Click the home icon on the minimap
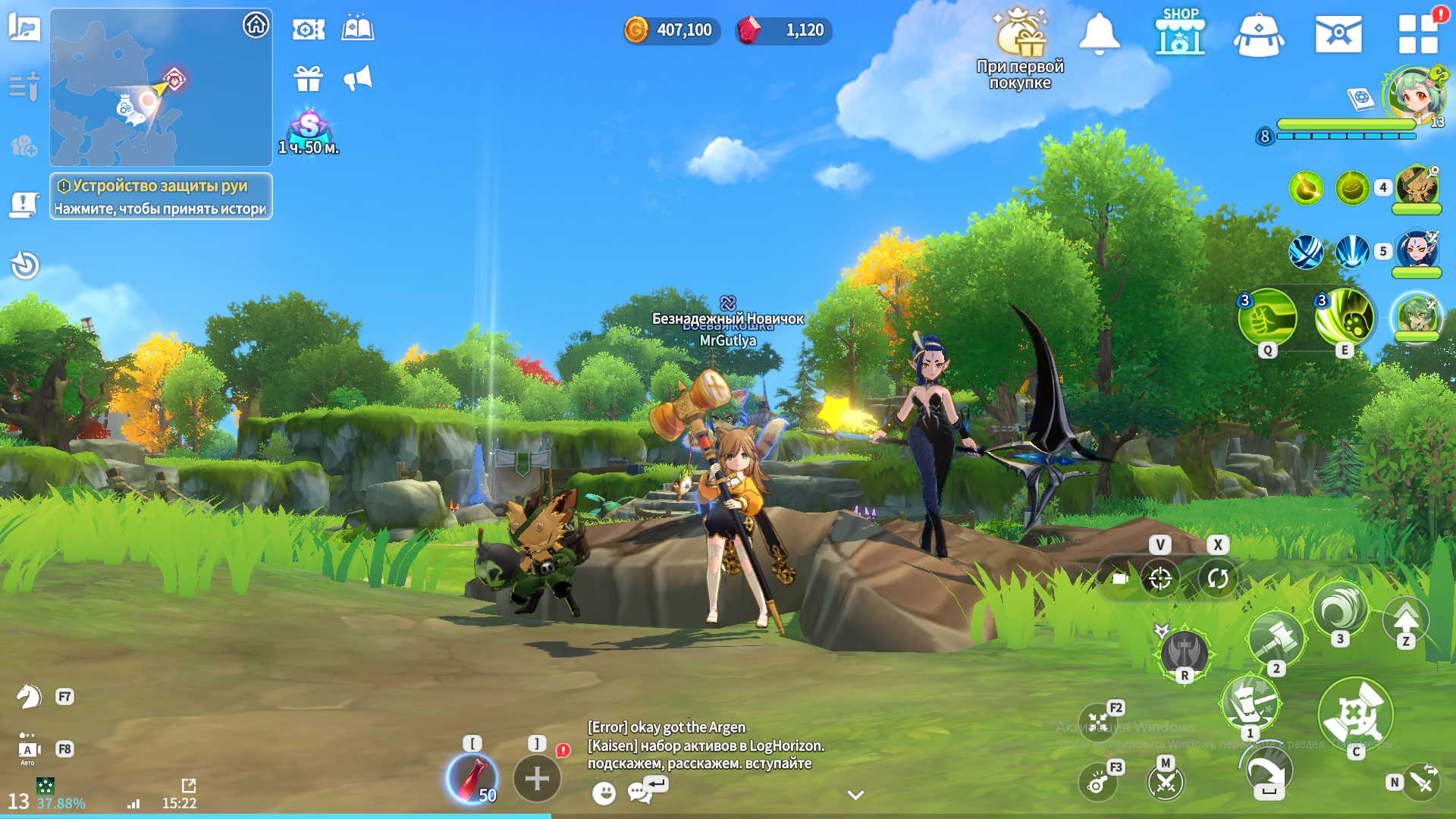The width and height of the screenshot is (1456, 819). coord(256,25)
